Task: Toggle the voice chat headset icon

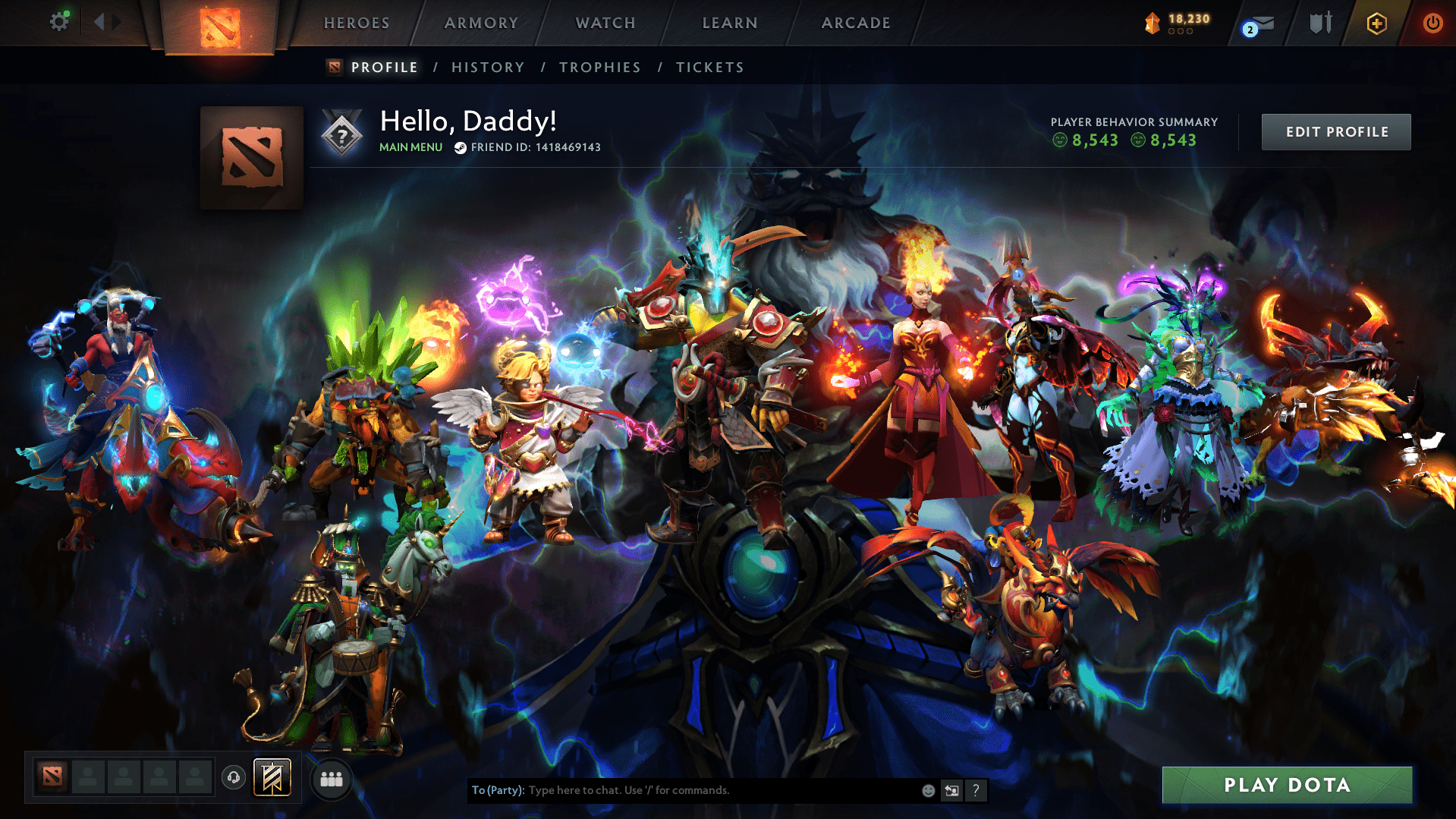Action: pyautogui.click(x=233, y=777)
